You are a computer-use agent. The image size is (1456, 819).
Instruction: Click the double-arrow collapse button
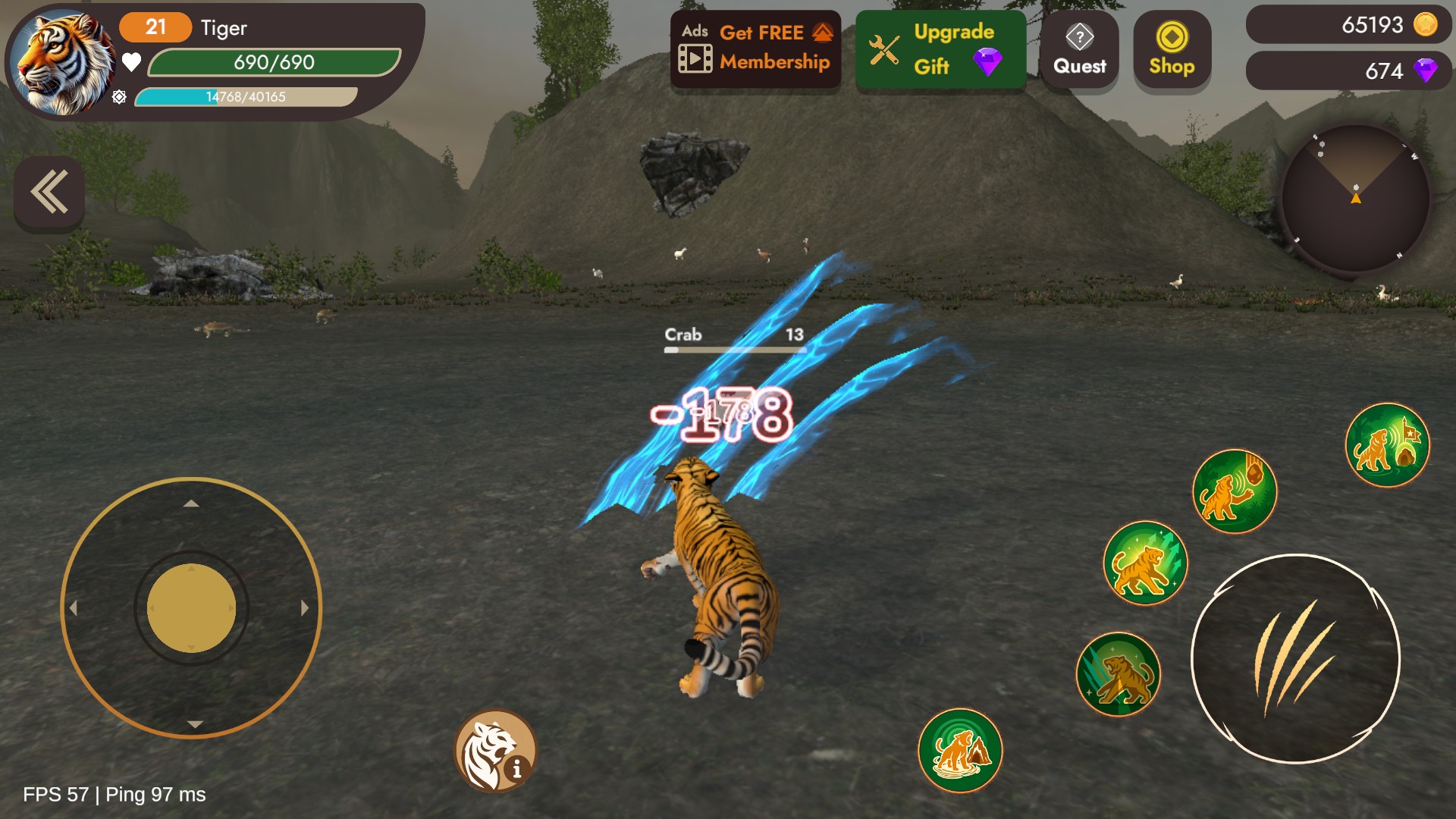(x=49, y=193)
